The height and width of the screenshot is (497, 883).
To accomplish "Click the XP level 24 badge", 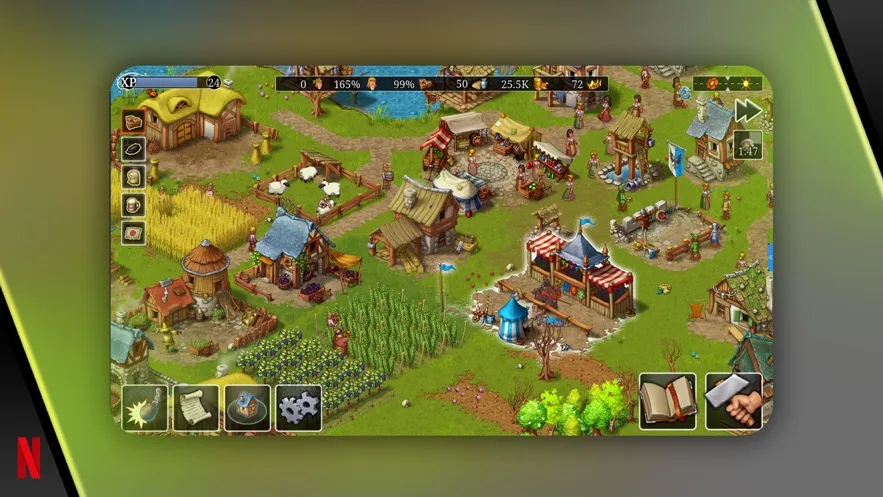I will tap(213, 83).
